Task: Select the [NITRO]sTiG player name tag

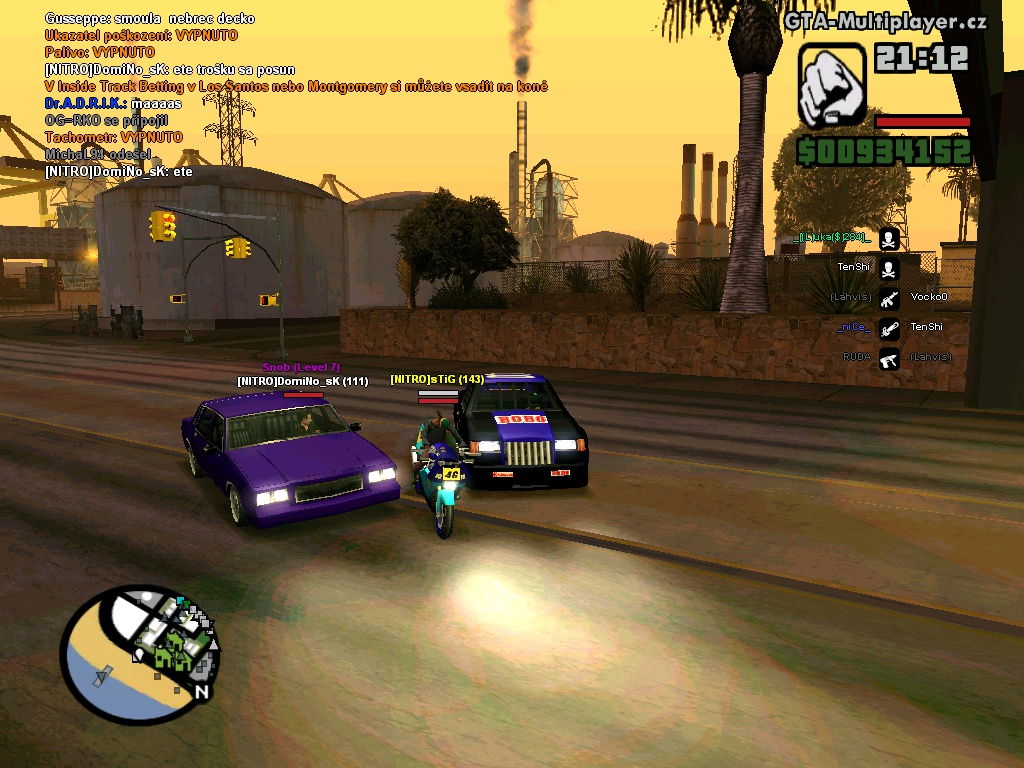Action: (437, 380)
